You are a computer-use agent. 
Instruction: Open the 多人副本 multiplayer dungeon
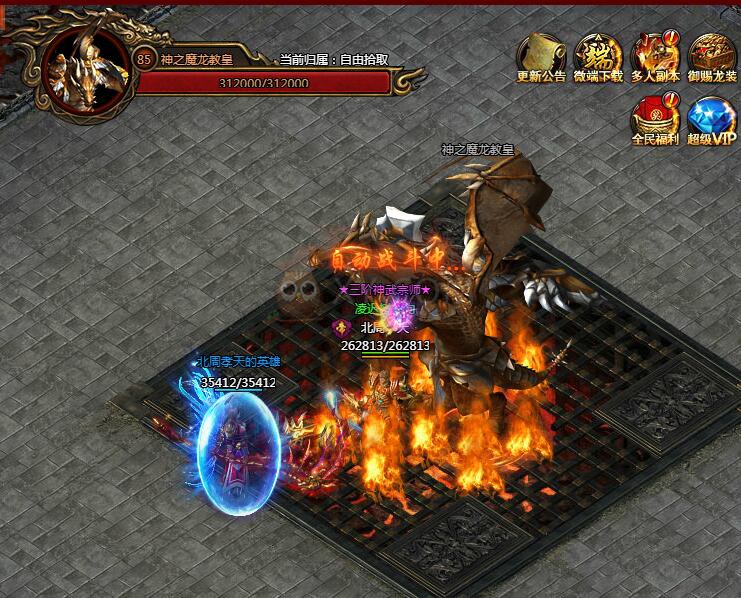coord(655,56)
